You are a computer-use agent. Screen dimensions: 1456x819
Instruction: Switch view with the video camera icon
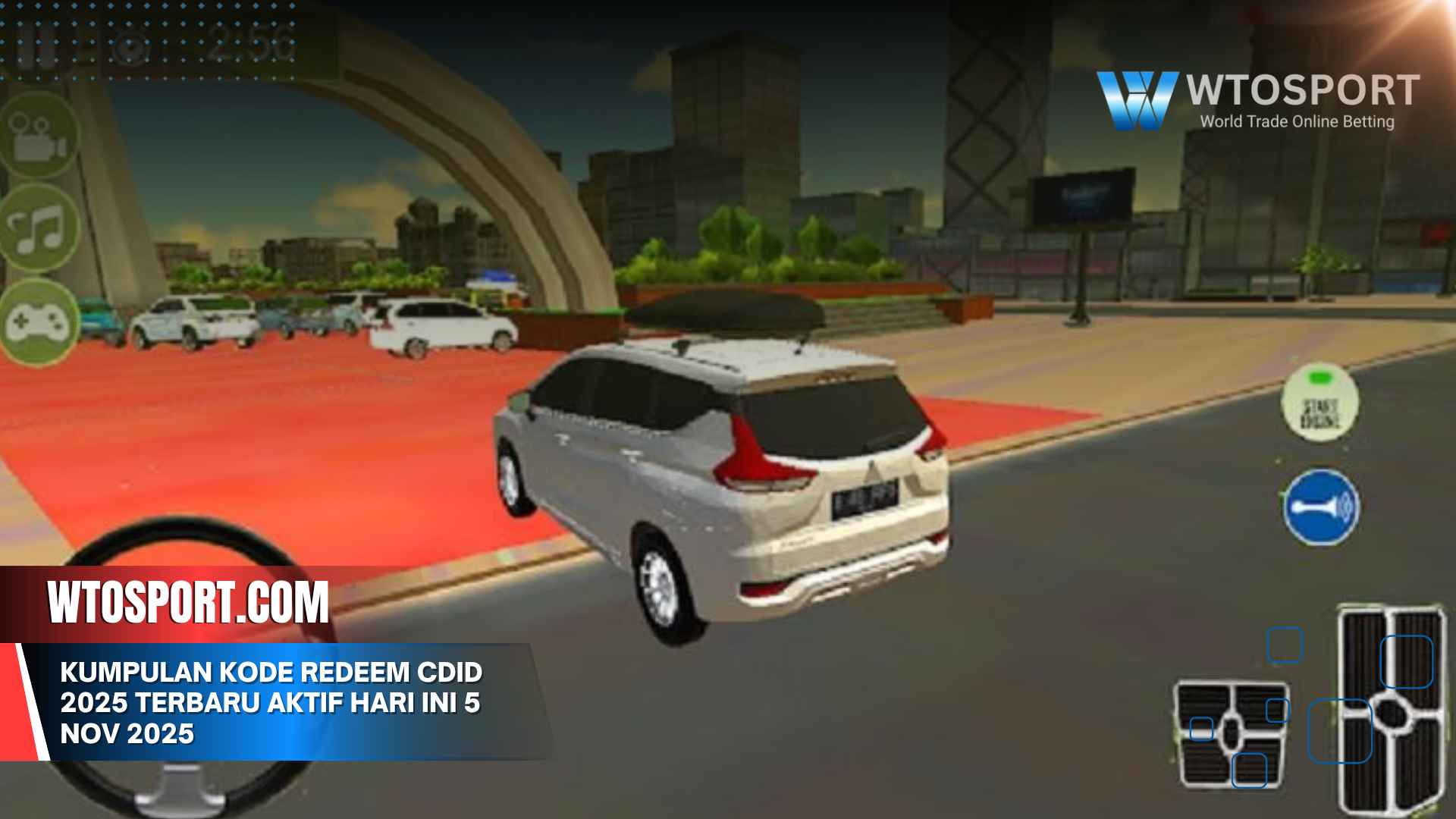pos(39,138)
